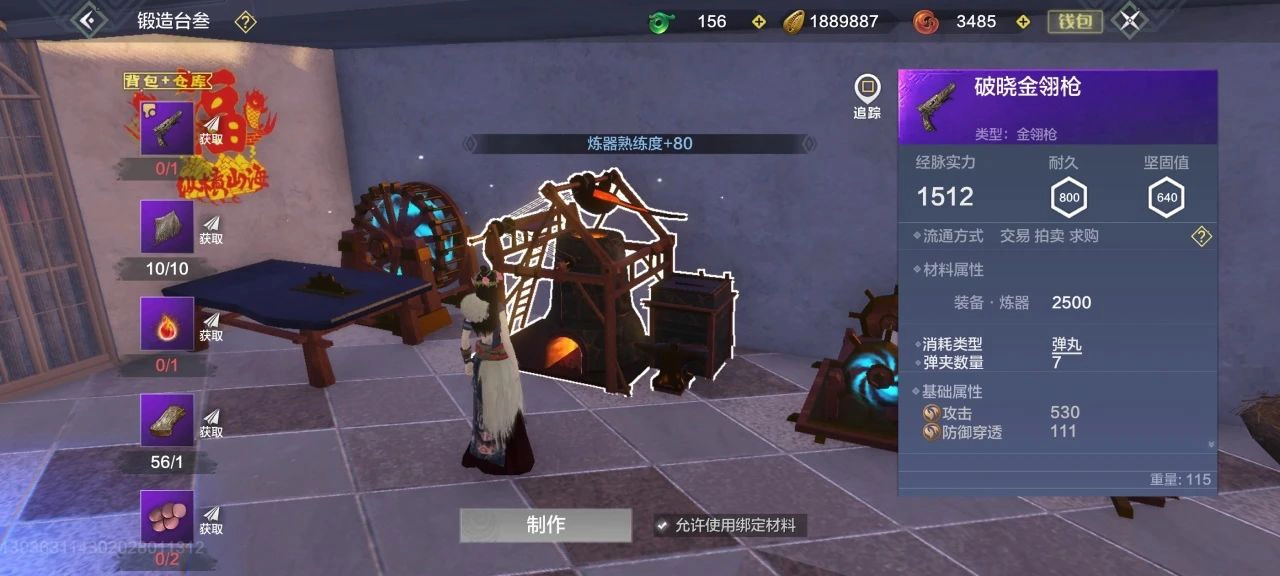Screen dimensions: 1280x576
Task: Start crafting with the 制作 button
Action: (x=545, y=525)
